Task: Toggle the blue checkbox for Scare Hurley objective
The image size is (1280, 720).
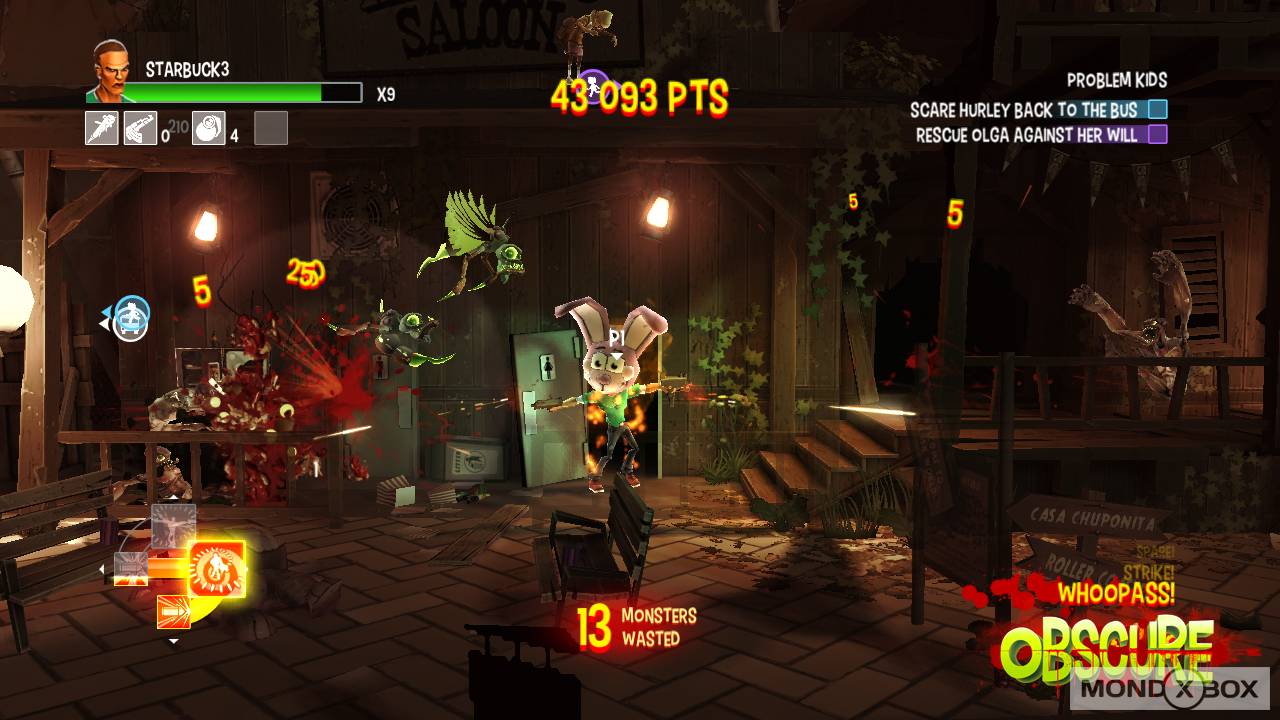Action: coord(1158,110)
